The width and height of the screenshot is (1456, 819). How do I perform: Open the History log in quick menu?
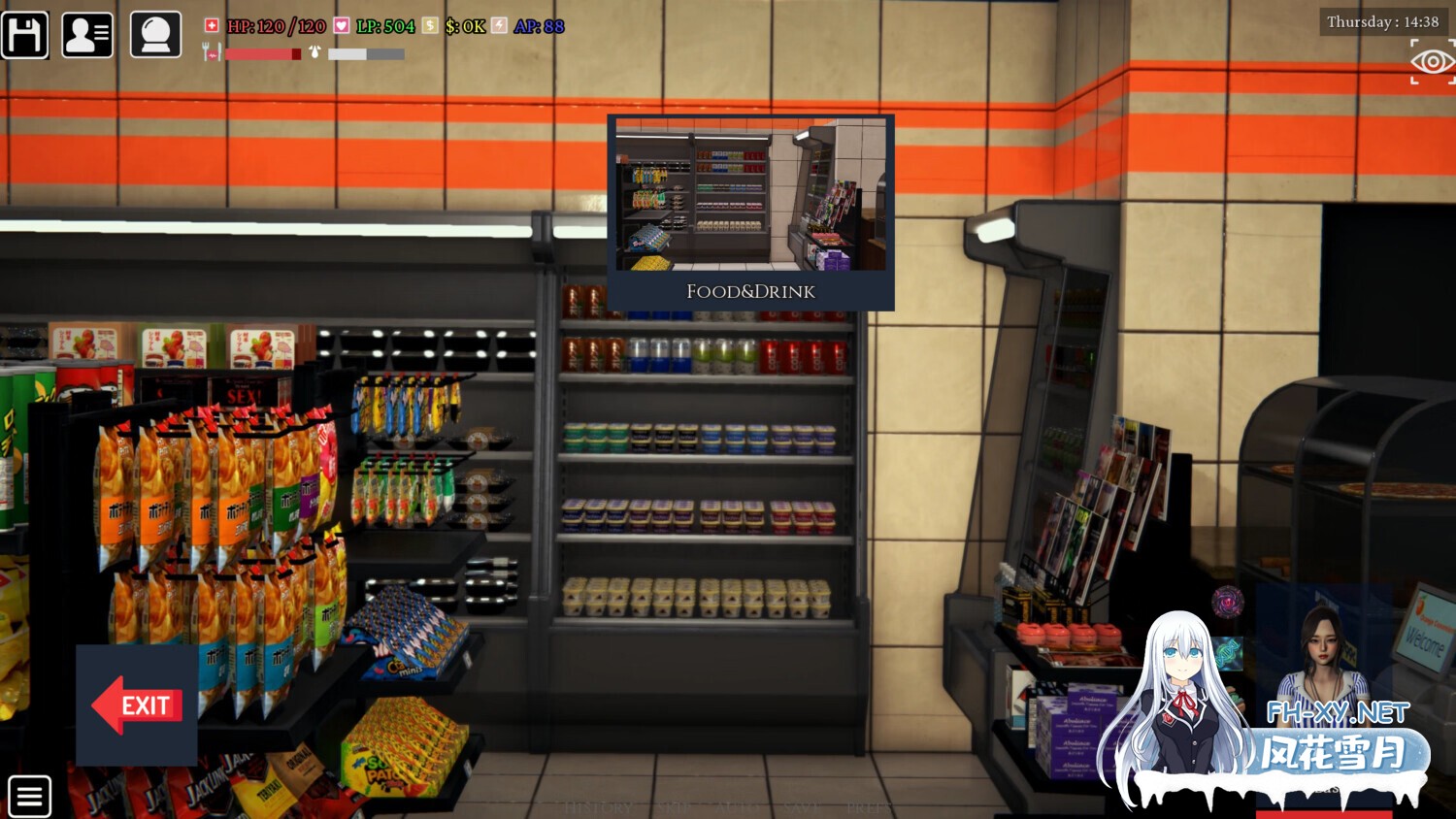point(598,807)
